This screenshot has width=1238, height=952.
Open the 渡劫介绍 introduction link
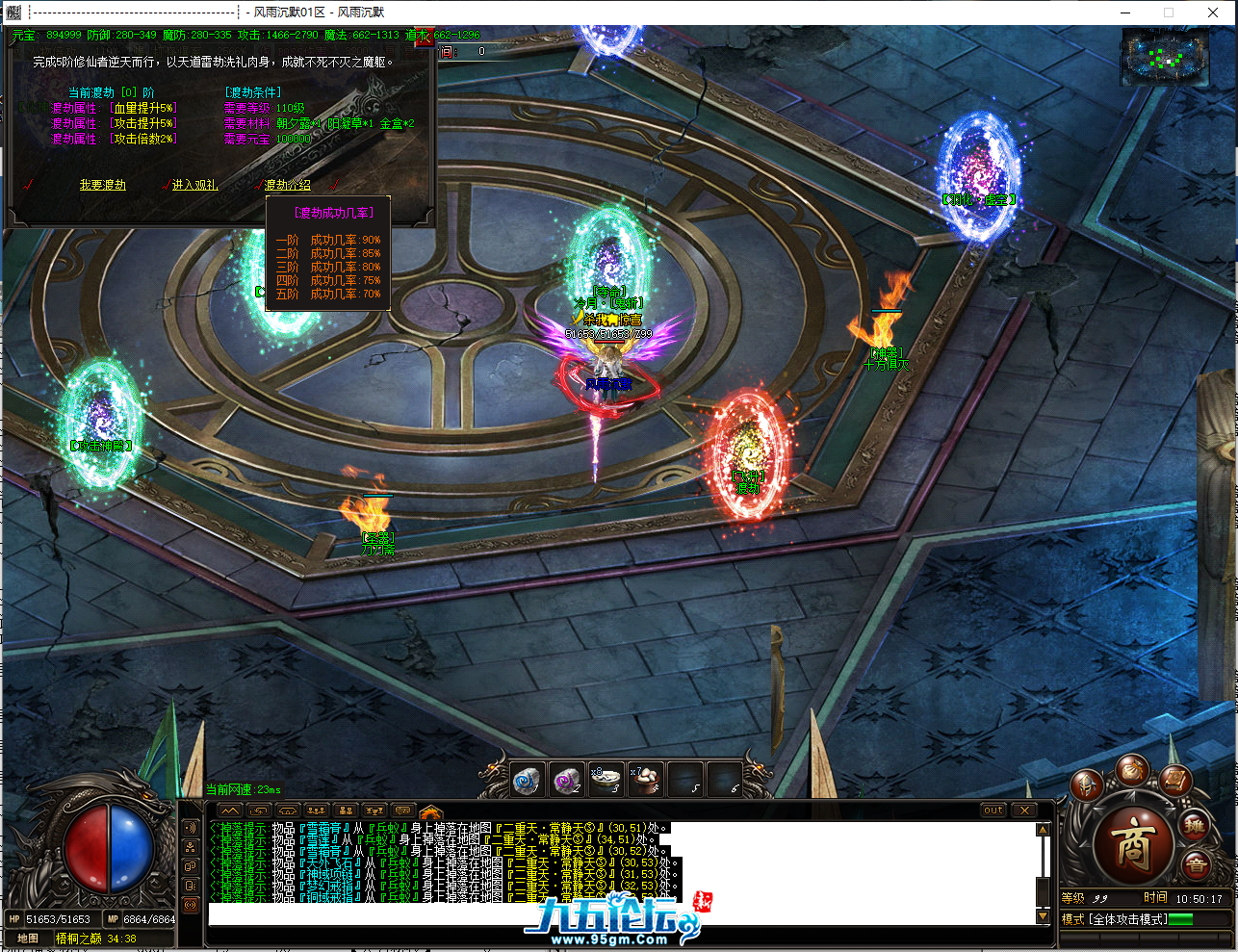coord(288,185)
